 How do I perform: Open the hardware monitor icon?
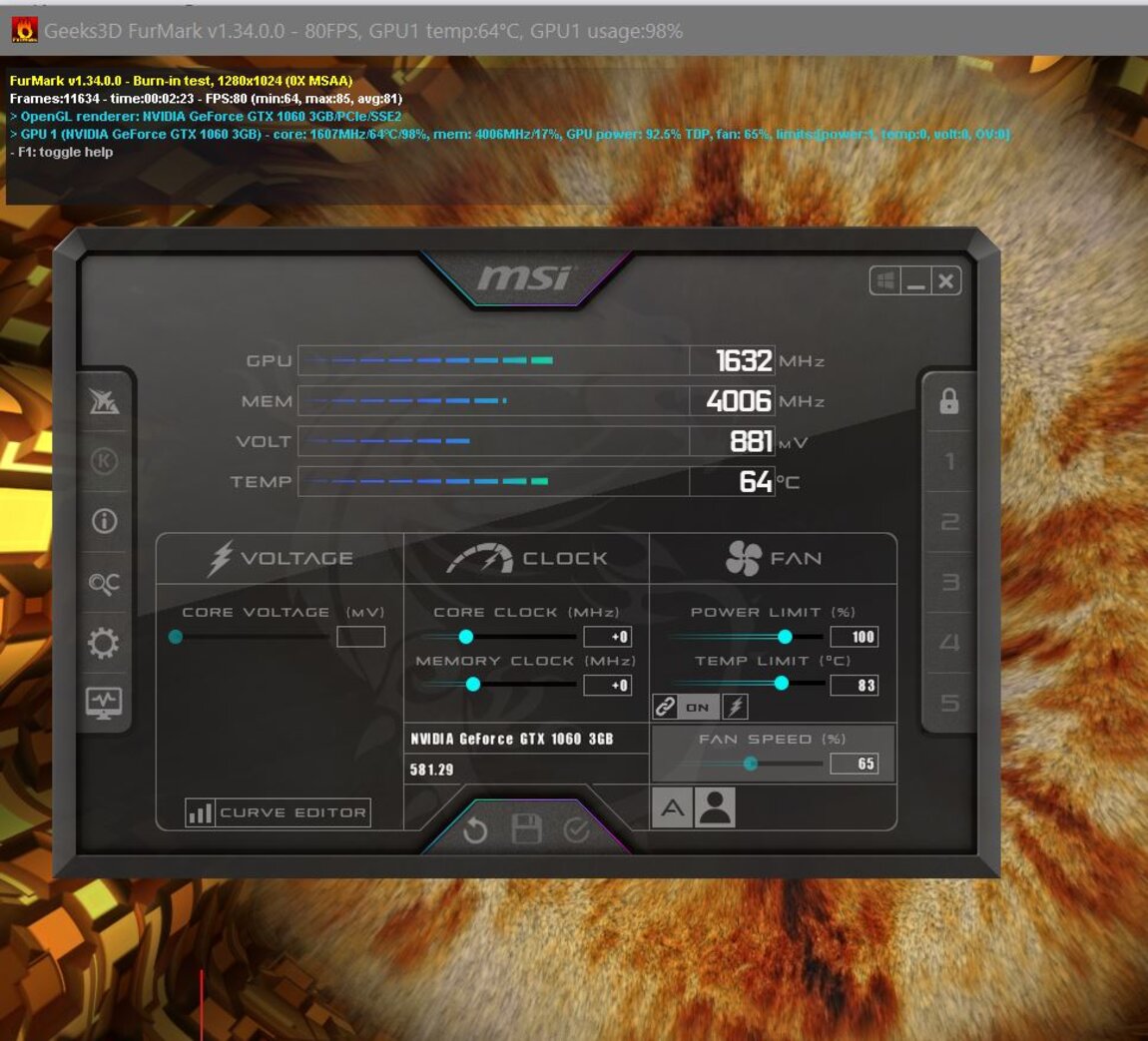[x=104, y=703]
